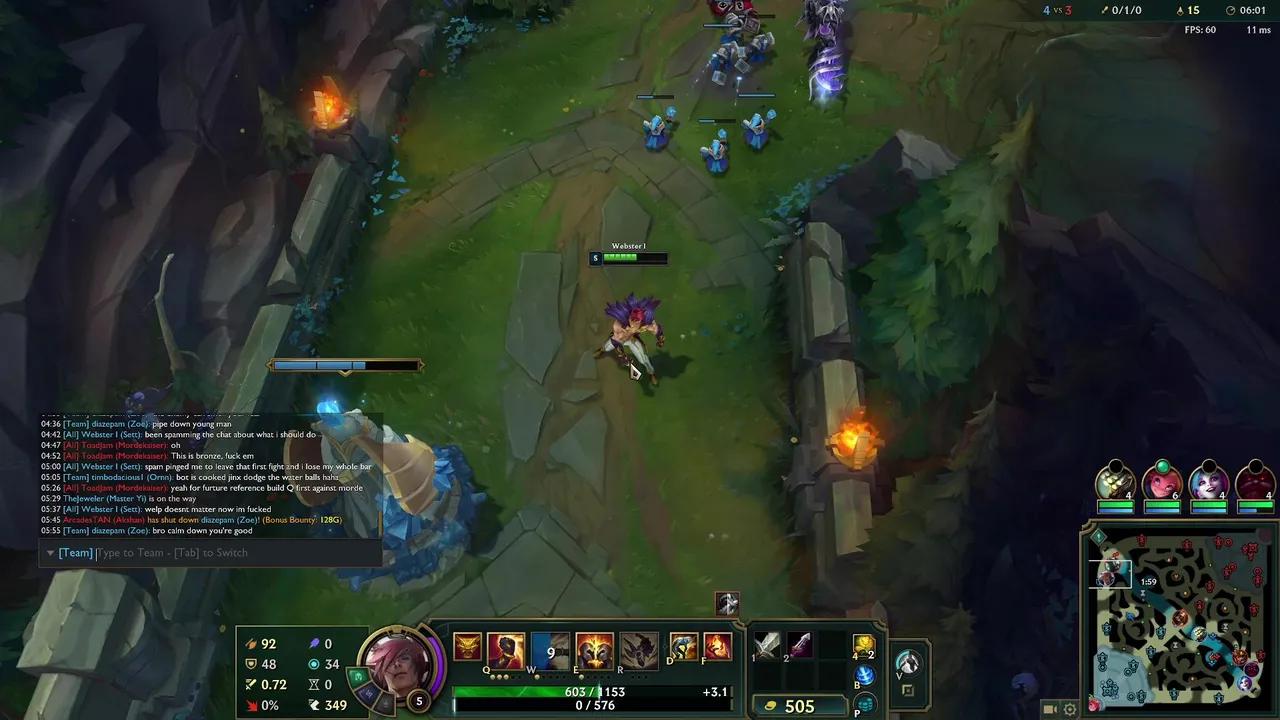Activate the E ability icon
The height and width of the screenshot is (720, 1280).
click(x=594, y=647)
